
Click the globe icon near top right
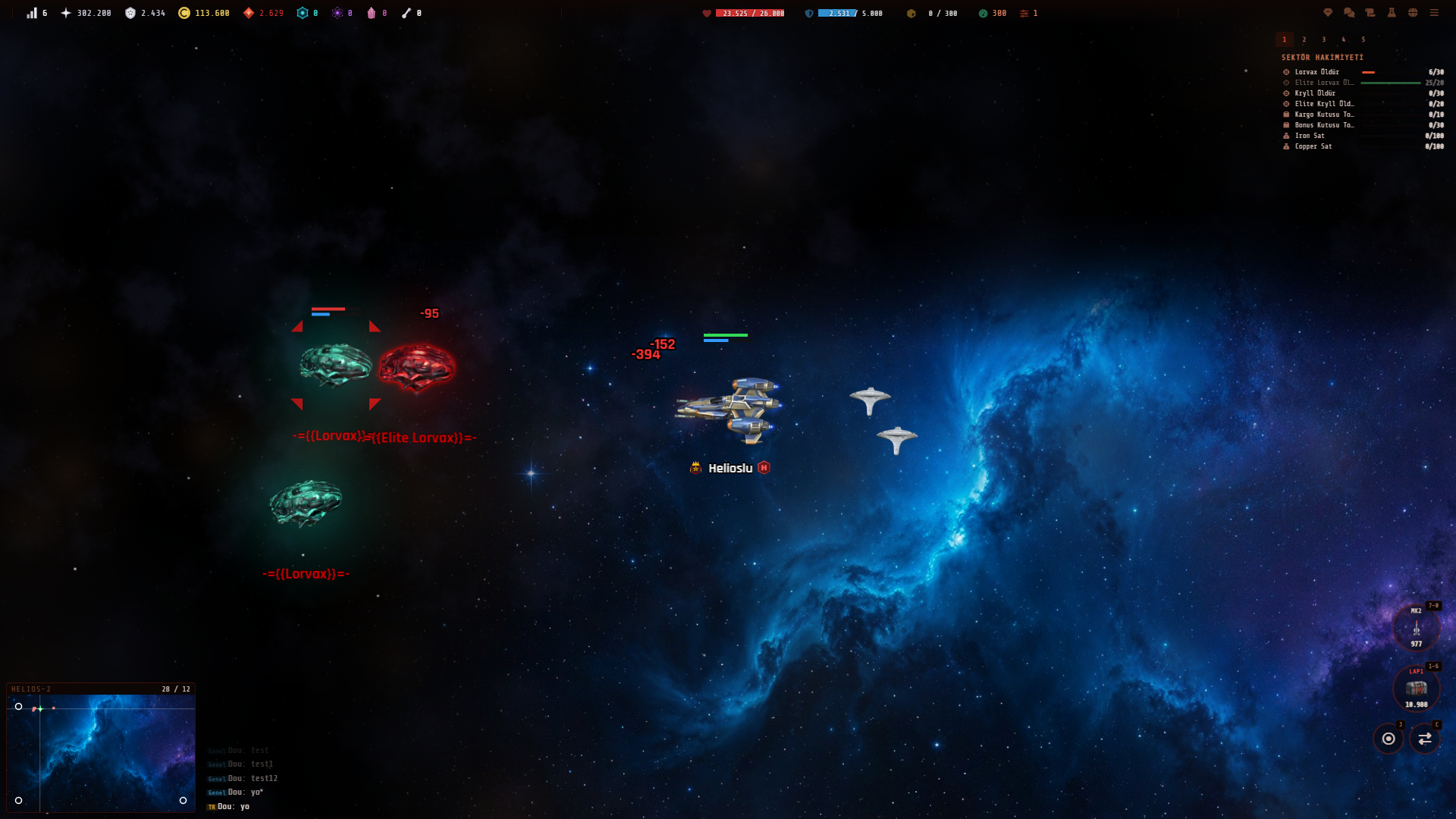tap(1412, 13)
